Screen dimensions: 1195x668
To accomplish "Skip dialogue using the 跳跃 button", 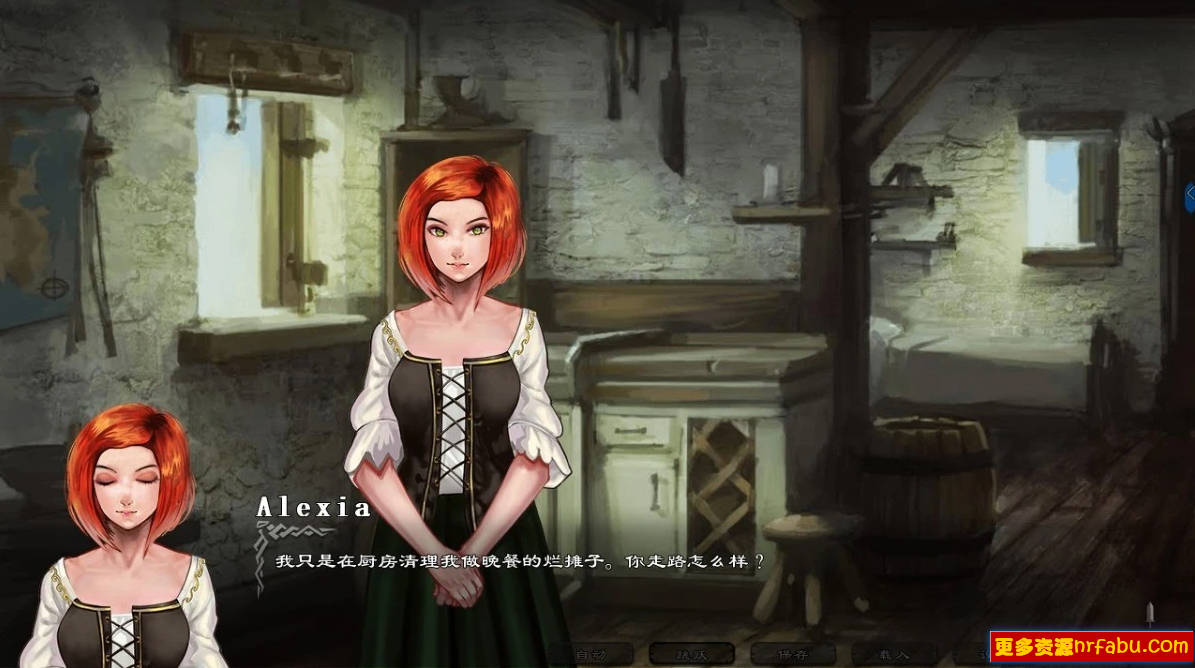I will pos(691,655).
